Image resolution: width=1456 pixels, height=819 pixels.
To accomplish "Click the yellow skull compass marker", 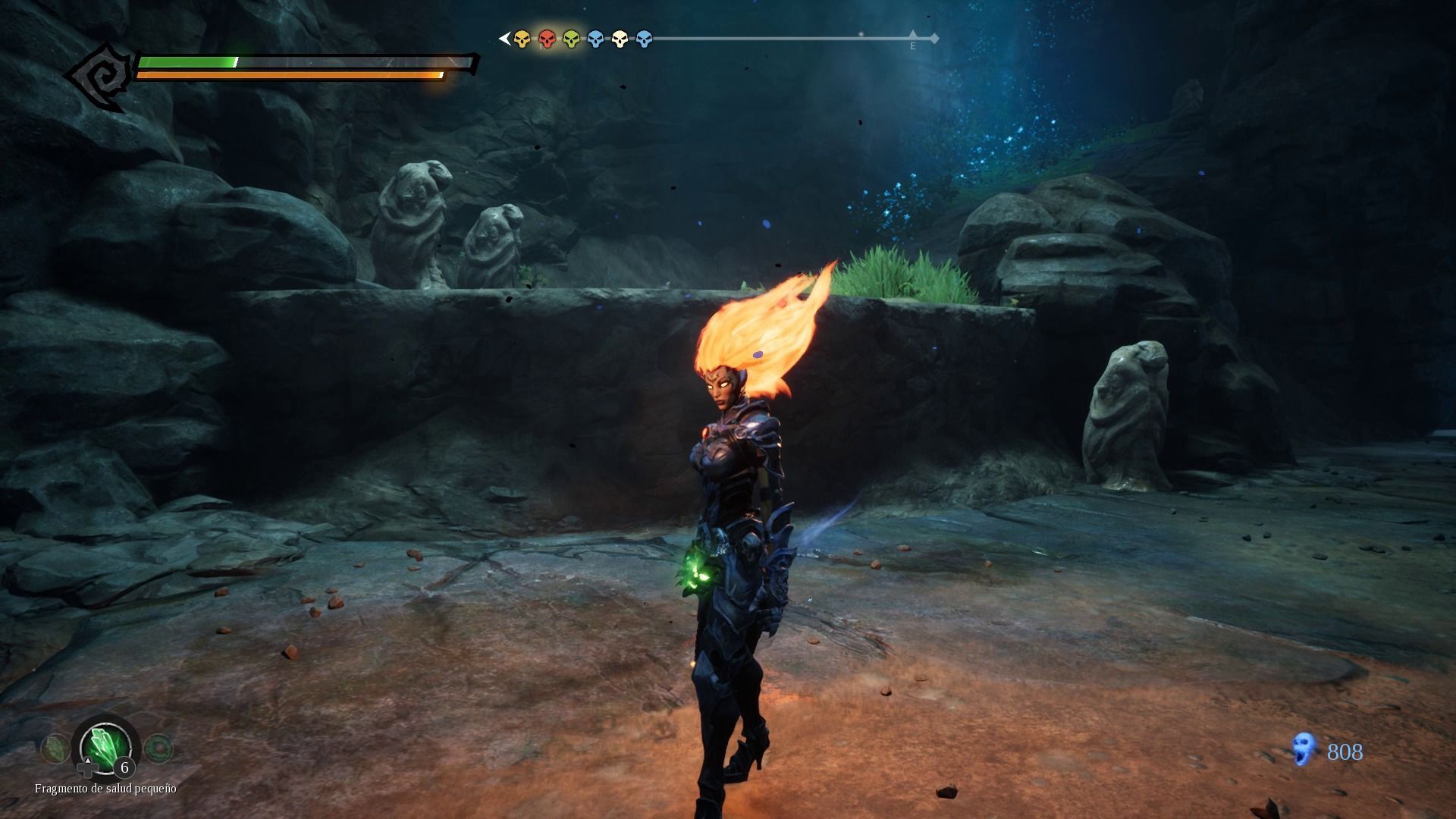I will pos(522,39).
